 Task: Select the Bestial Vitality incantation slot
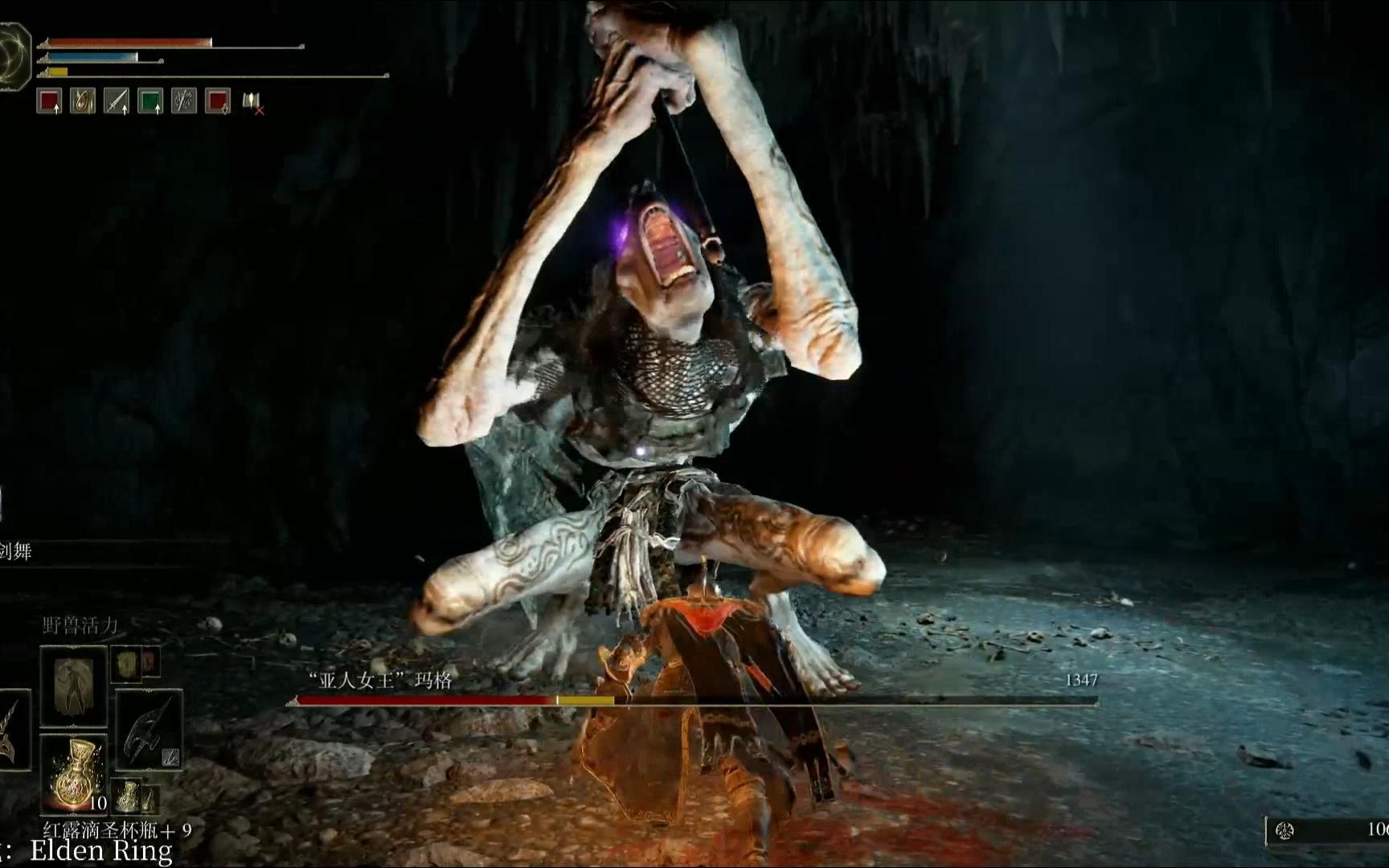73,686
